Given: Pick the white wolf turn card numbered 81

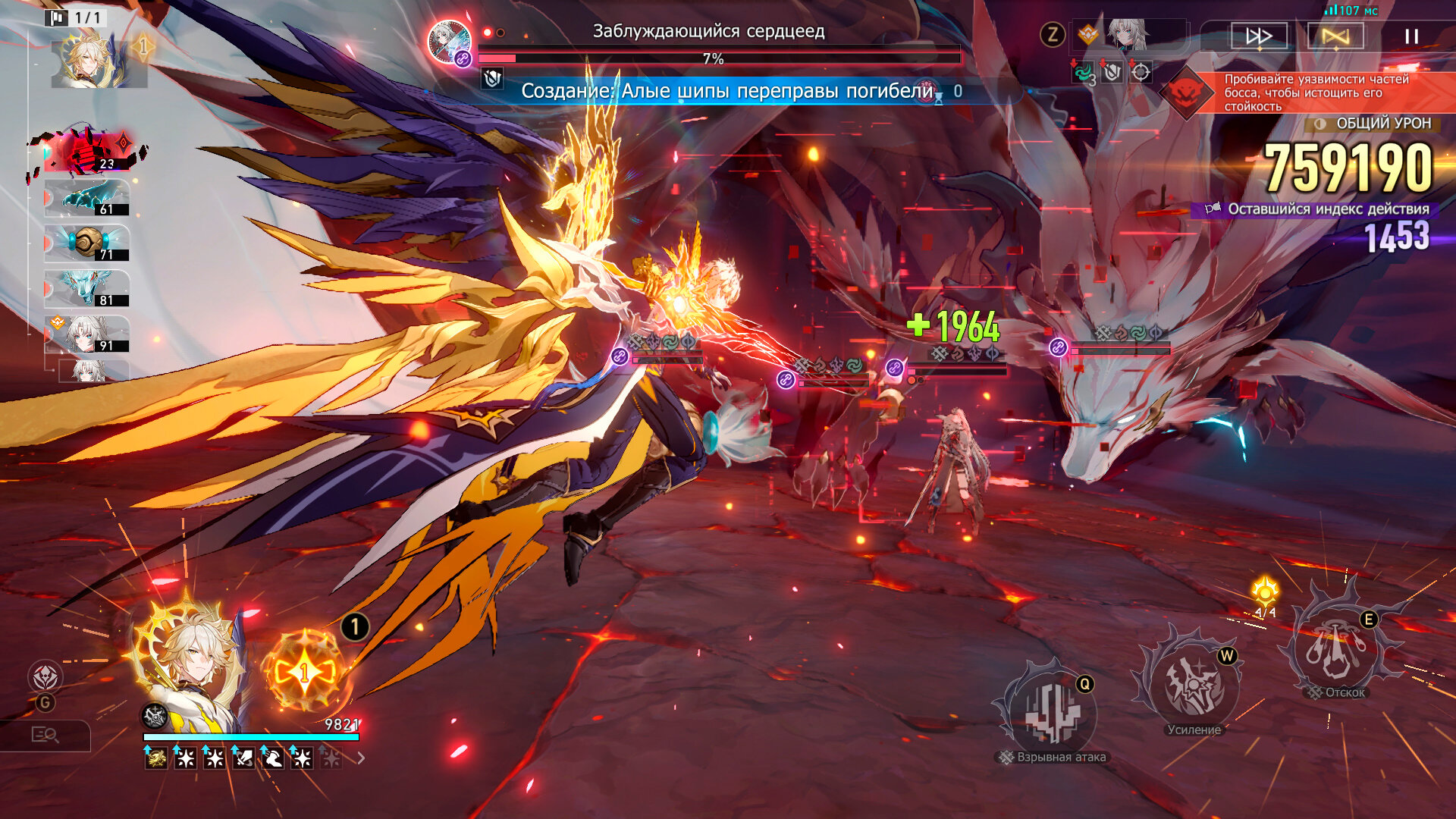Looking at the screenshot, I should click(x=87, y=290).
